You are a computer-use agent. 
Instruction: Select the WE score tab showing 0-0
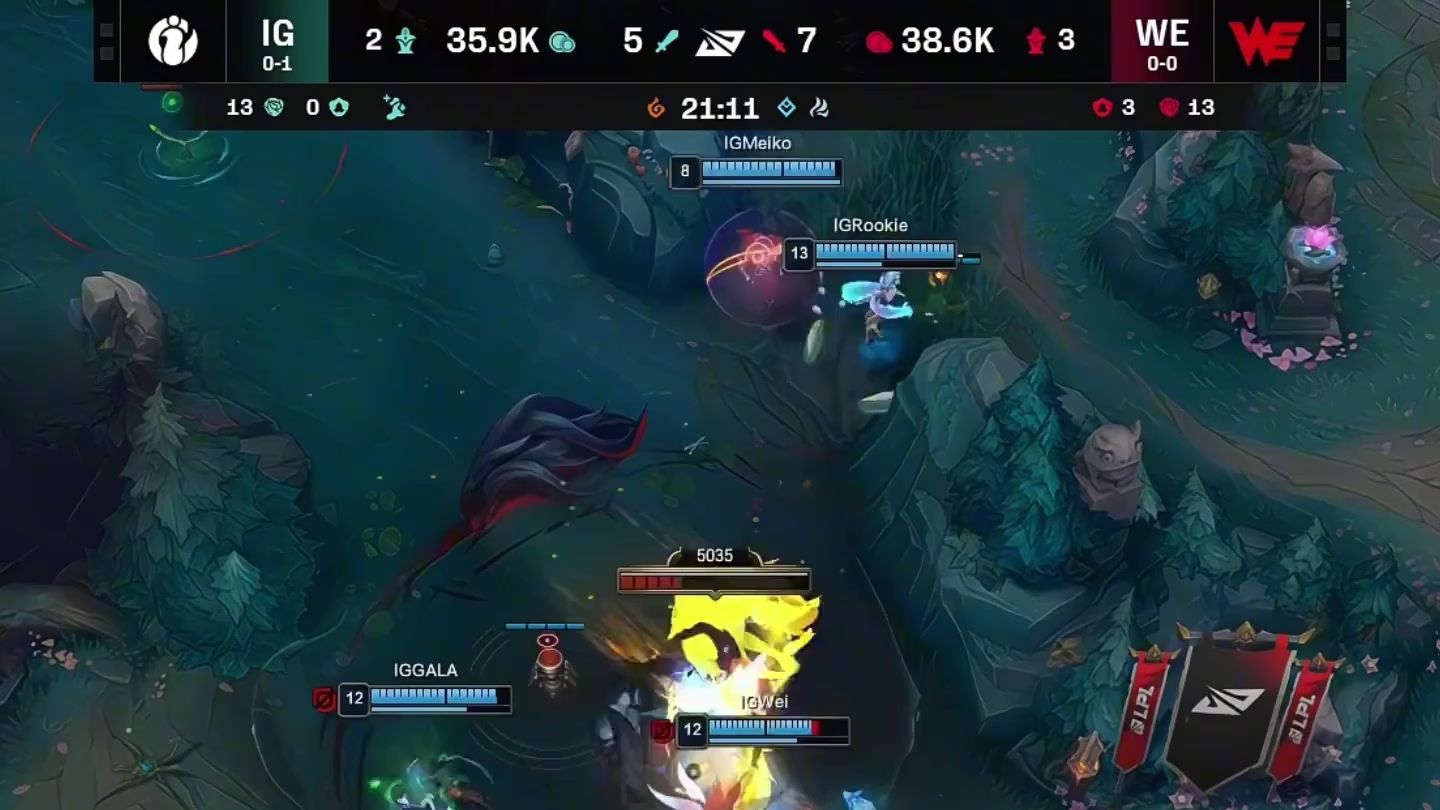coord(1163,41)
